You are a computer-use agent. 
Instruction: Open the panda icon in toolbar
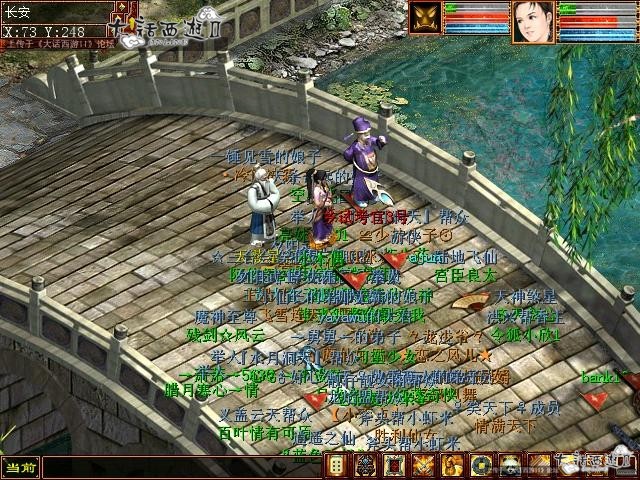pyautogui.click(x=510, y=466)
